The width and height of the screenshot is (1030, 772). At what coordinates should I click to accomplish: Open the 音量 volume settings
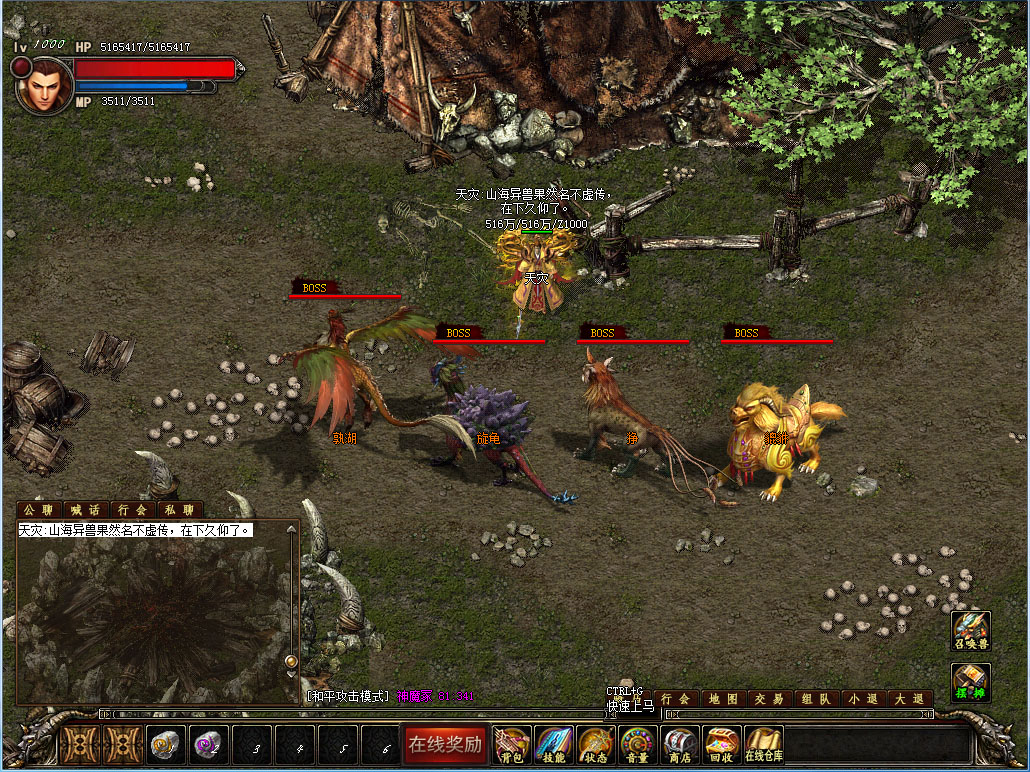click(x=638, y=745)
